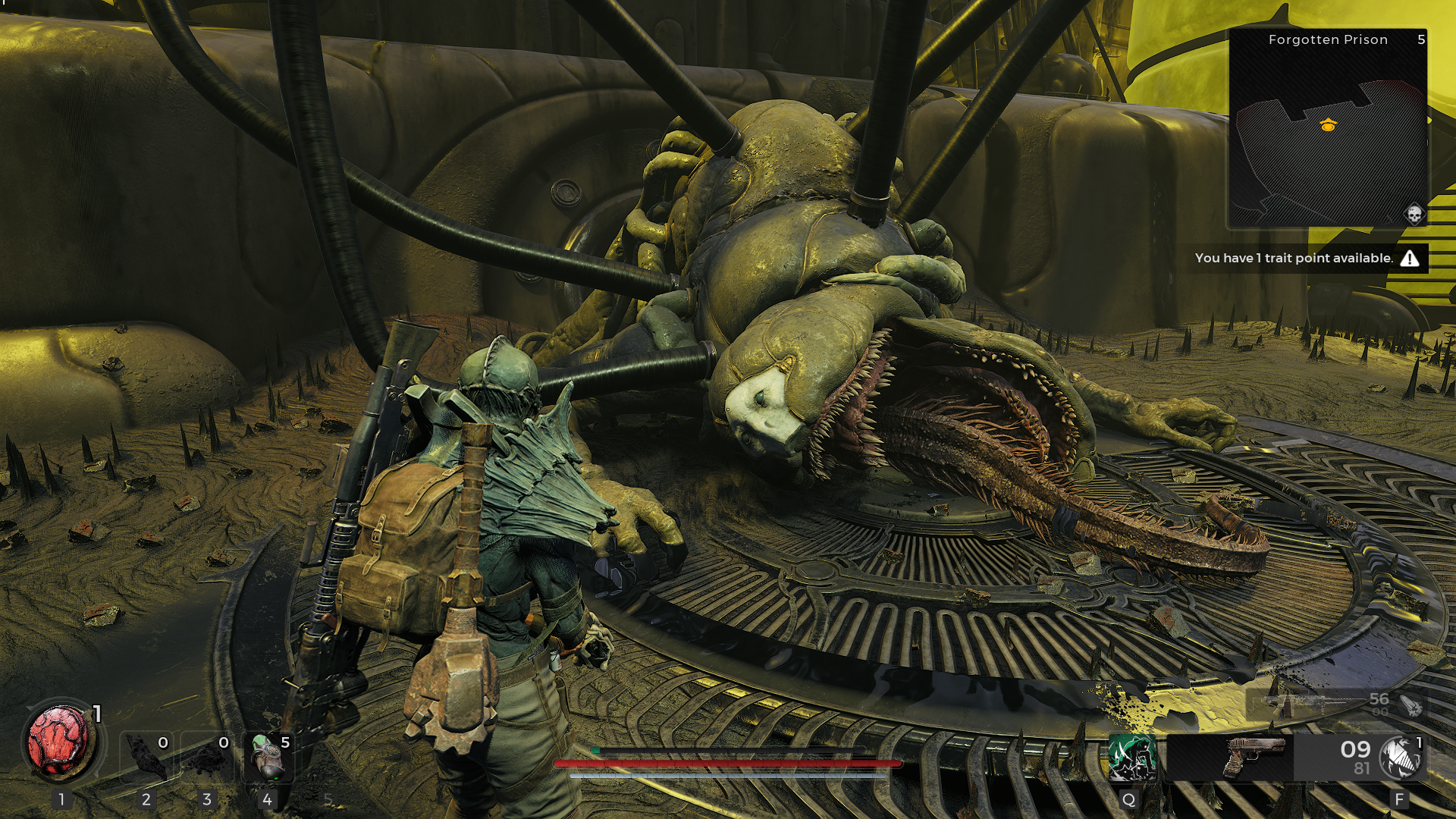This screenshot has width=1456, height=819.
Task: Trigger the pistol's weapon mod icon
Action: pos(1399,757)
